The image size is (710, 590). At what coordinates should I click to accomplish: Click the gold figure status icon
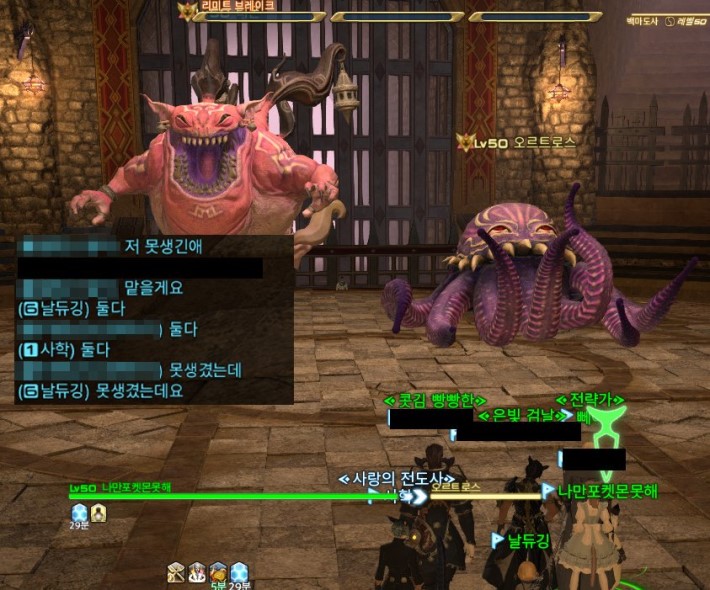99,511
